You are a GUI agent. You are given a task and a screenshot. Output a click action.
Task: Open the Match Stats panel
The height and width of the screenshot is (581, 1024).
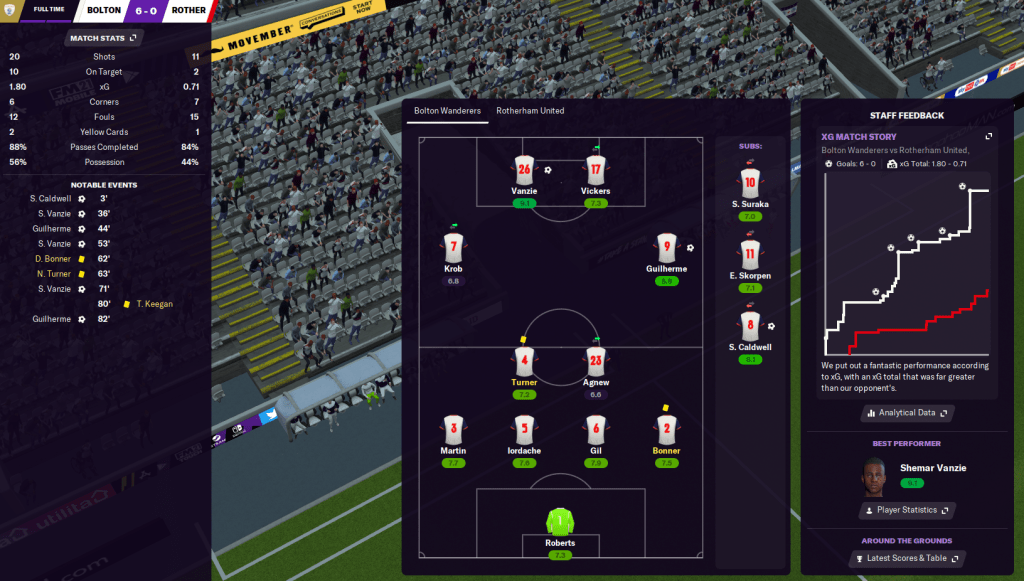[104, 38]
